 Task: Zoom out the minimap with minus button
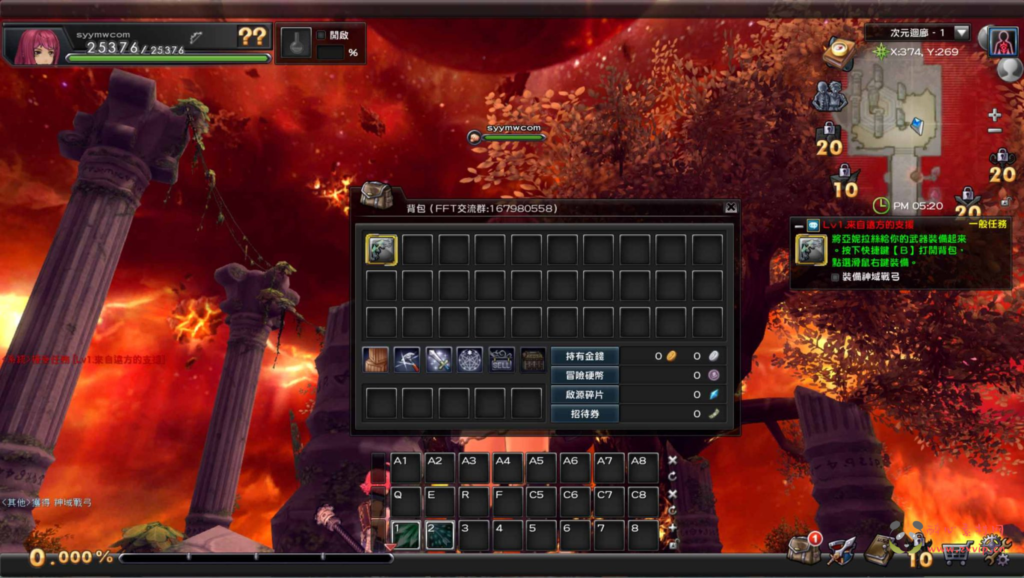point(994,131)
